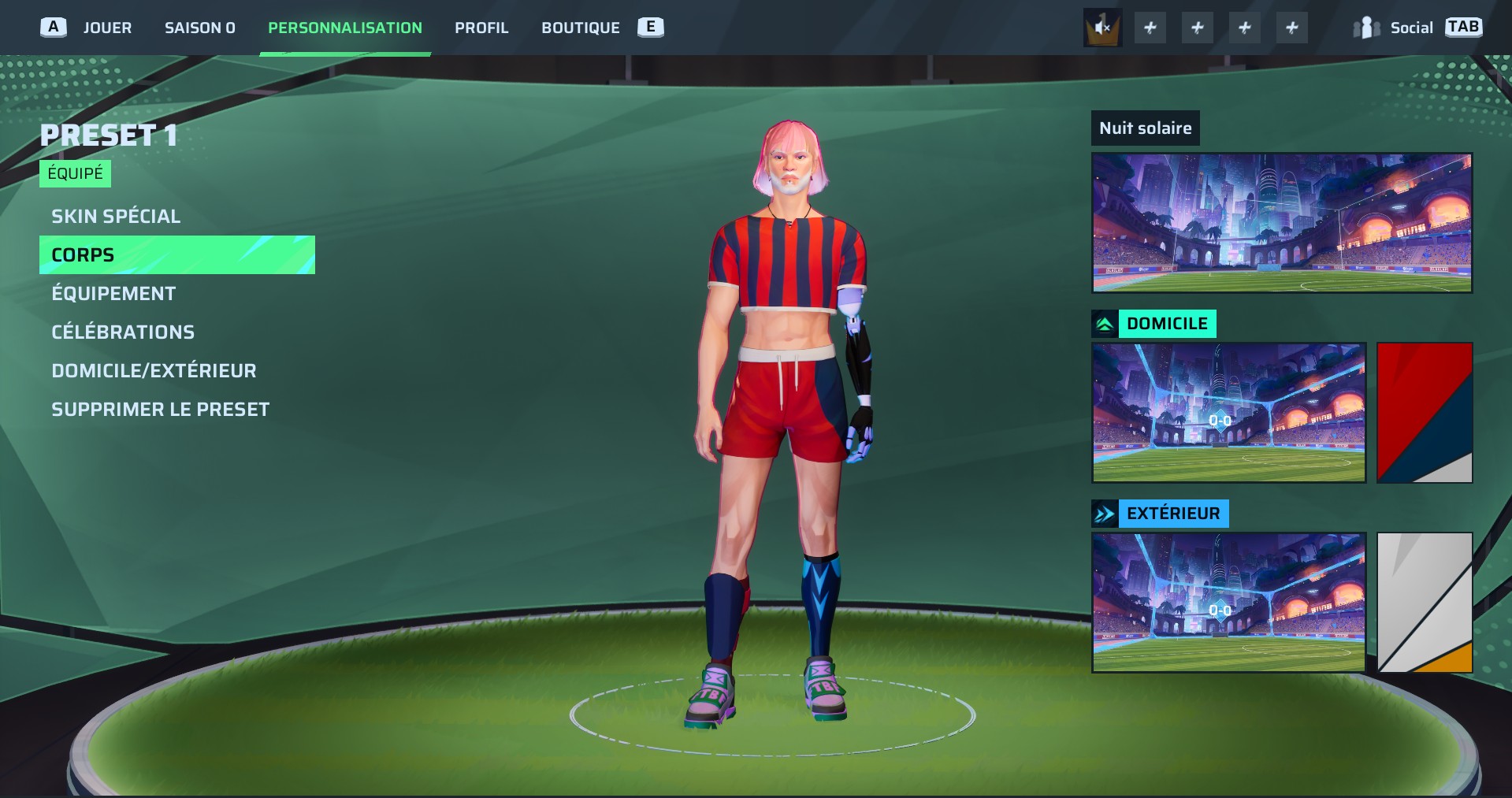The height and width of the screenshot is (798, 1512).
Task: Choose the Skin Spécial menu entry
Action: [116, 216]
